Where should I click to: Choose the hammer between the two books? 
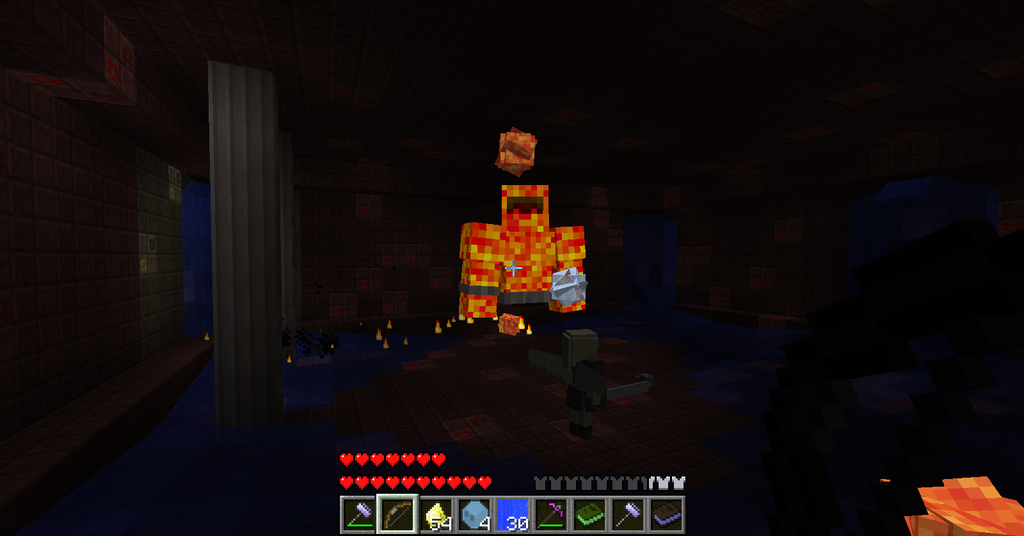627,515
